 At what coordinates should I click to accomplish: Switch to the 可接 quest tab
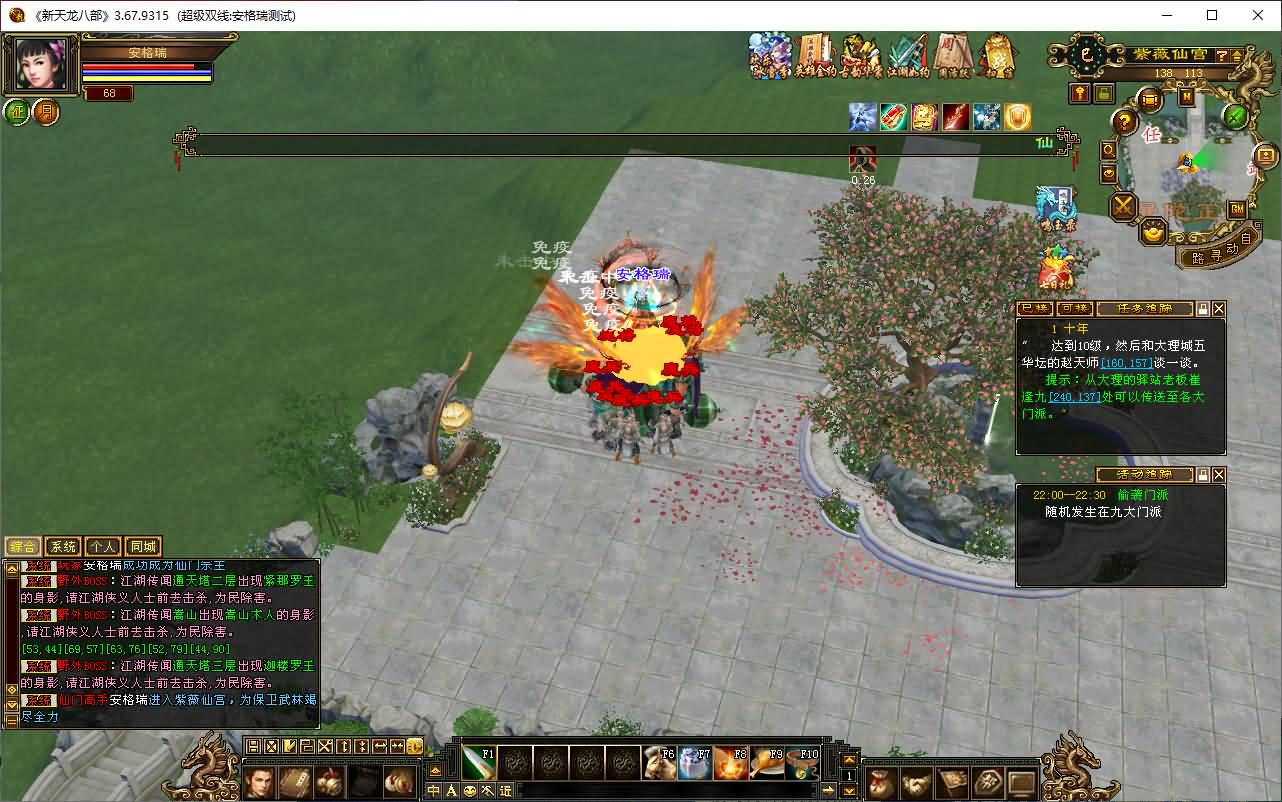(x=1075, y=309)
